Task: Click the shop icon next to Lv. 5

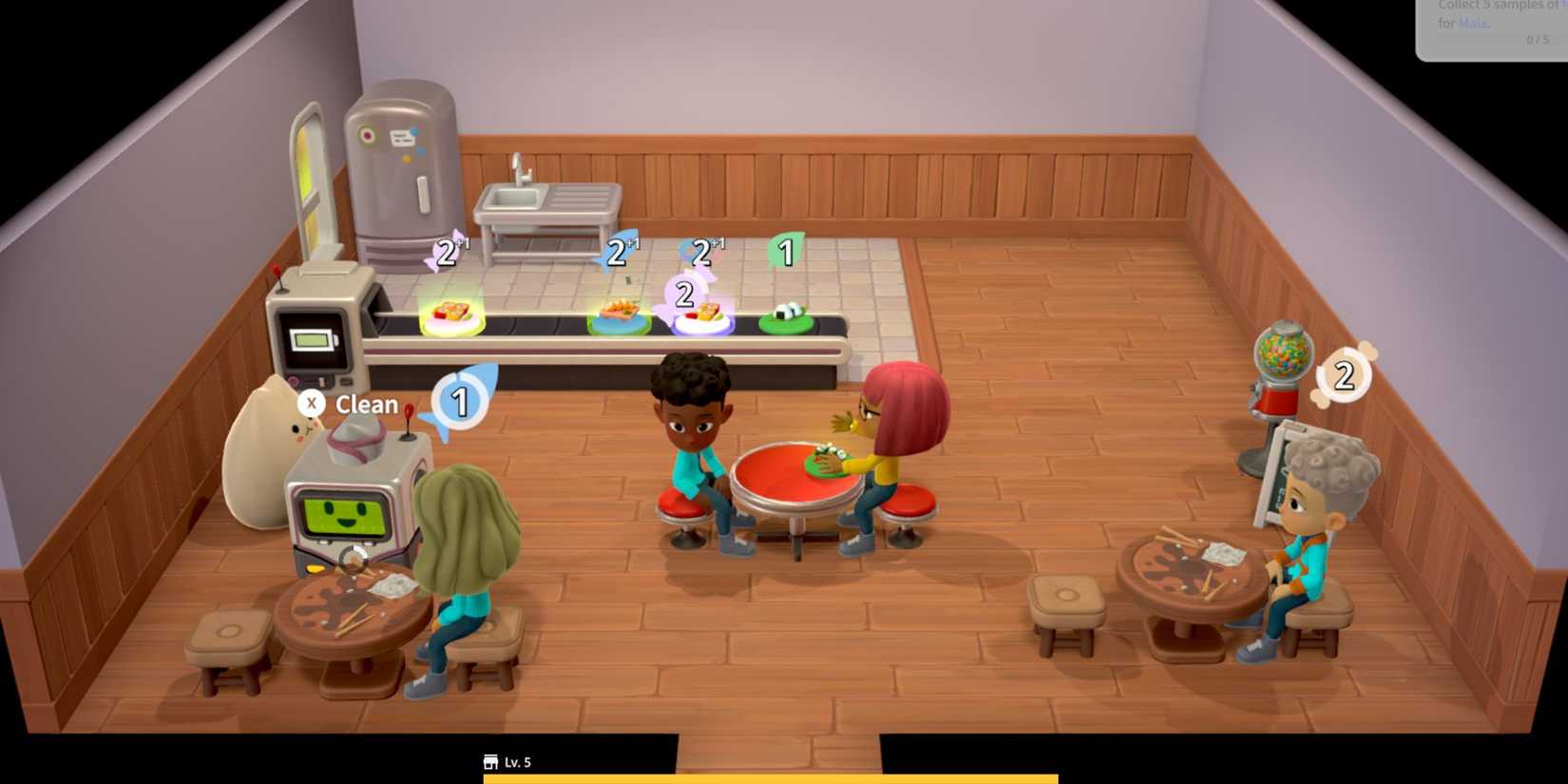Action: pos(490,761)
